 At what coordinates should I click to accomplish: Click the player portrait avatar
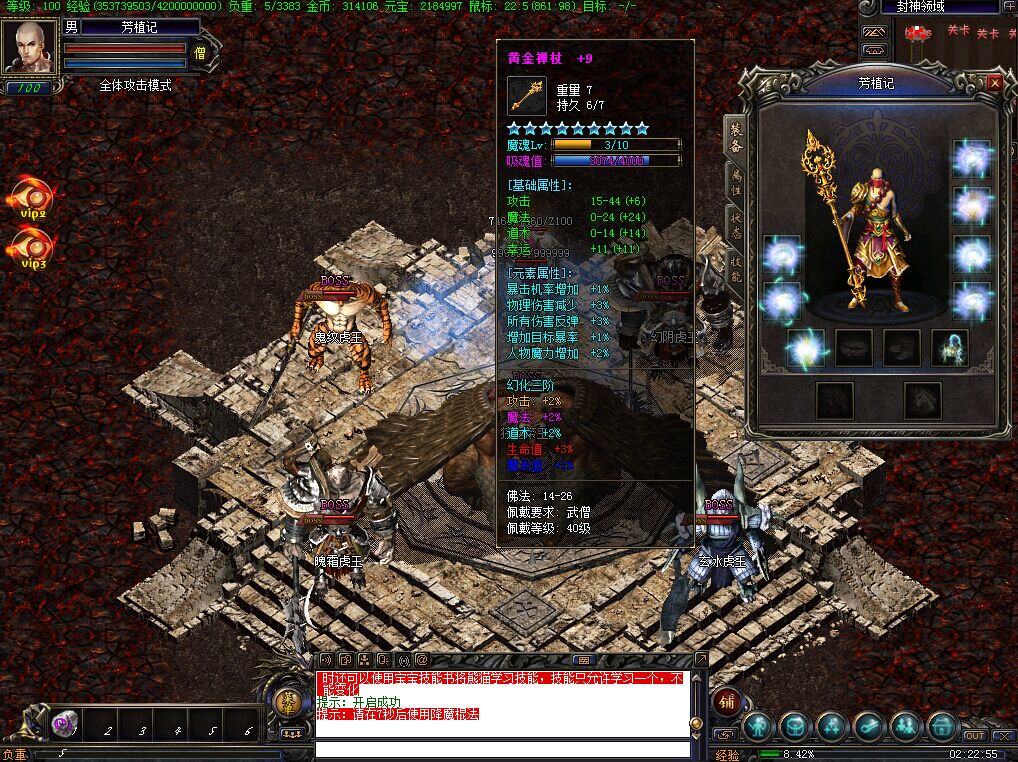point(28,46)
